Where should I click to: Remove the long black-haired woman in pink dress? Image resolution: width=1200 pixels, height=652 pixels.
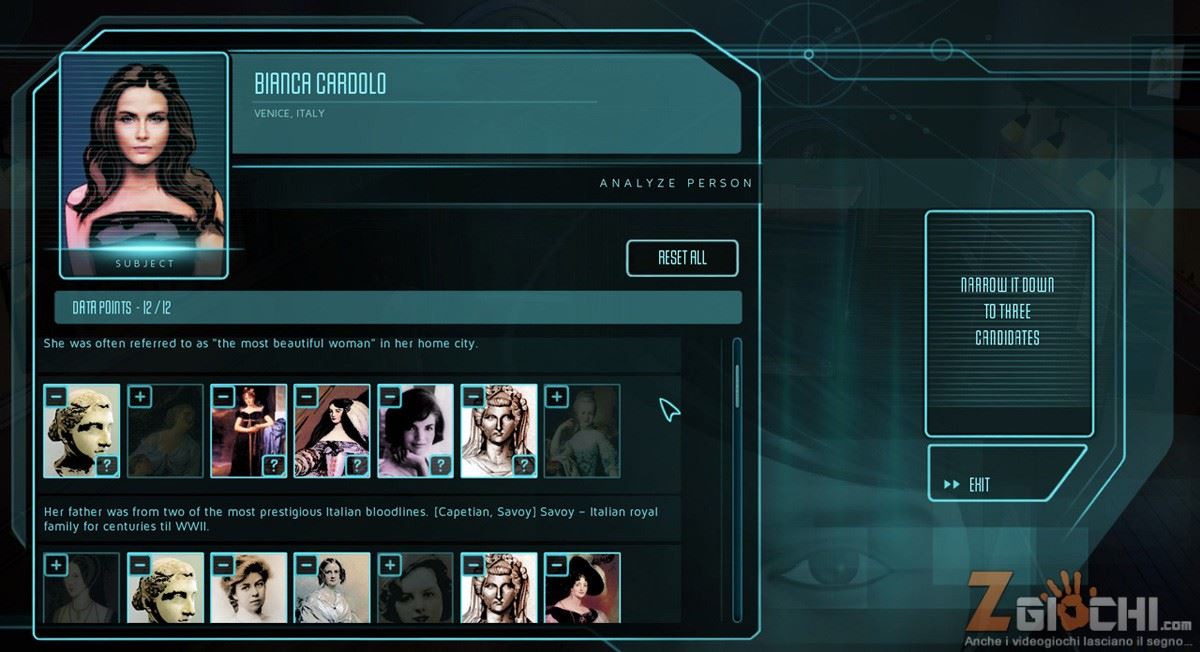[307, 397]
